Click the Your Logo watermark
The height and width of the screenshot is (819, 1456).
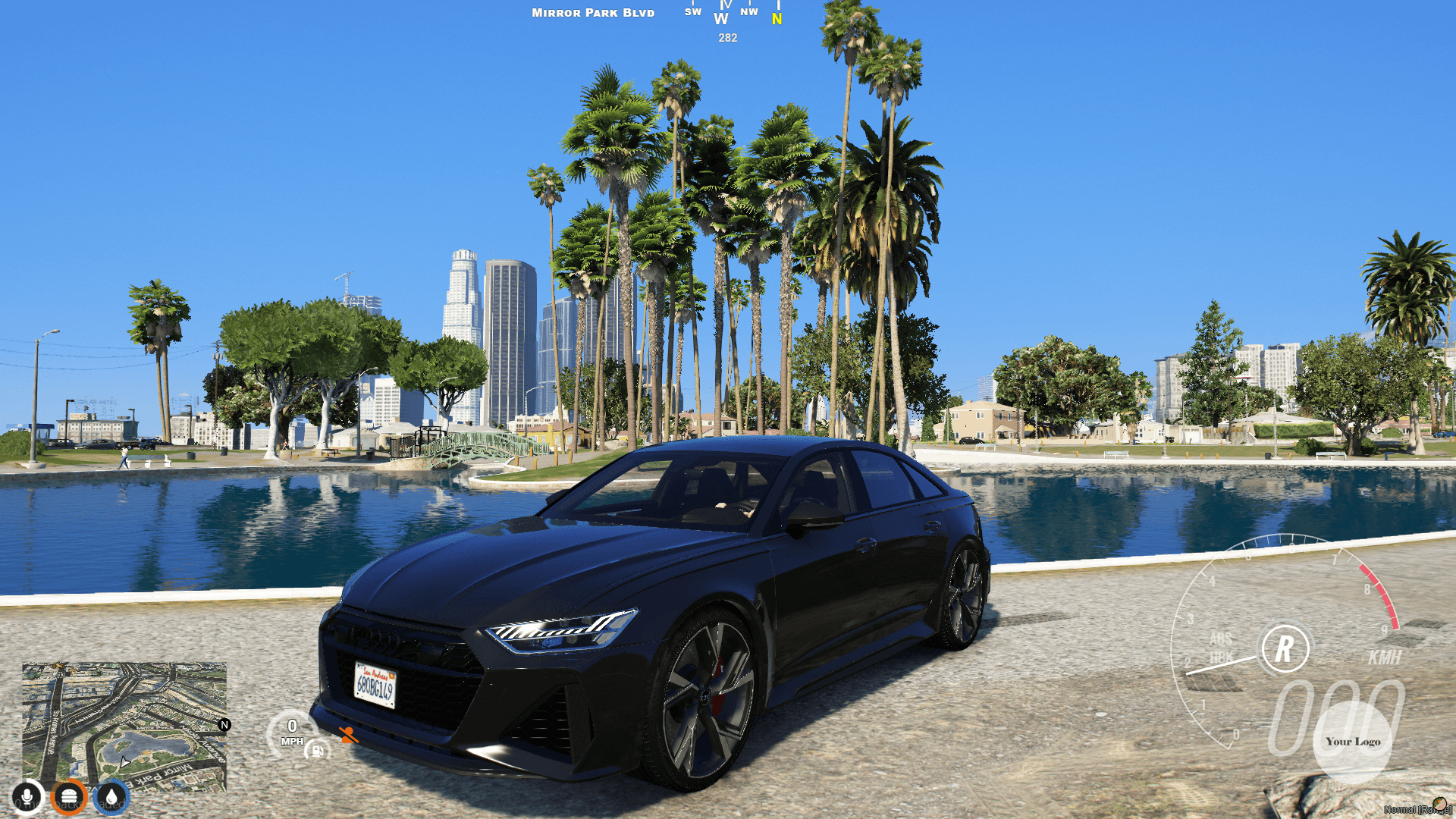click(x=1353, y=742)
